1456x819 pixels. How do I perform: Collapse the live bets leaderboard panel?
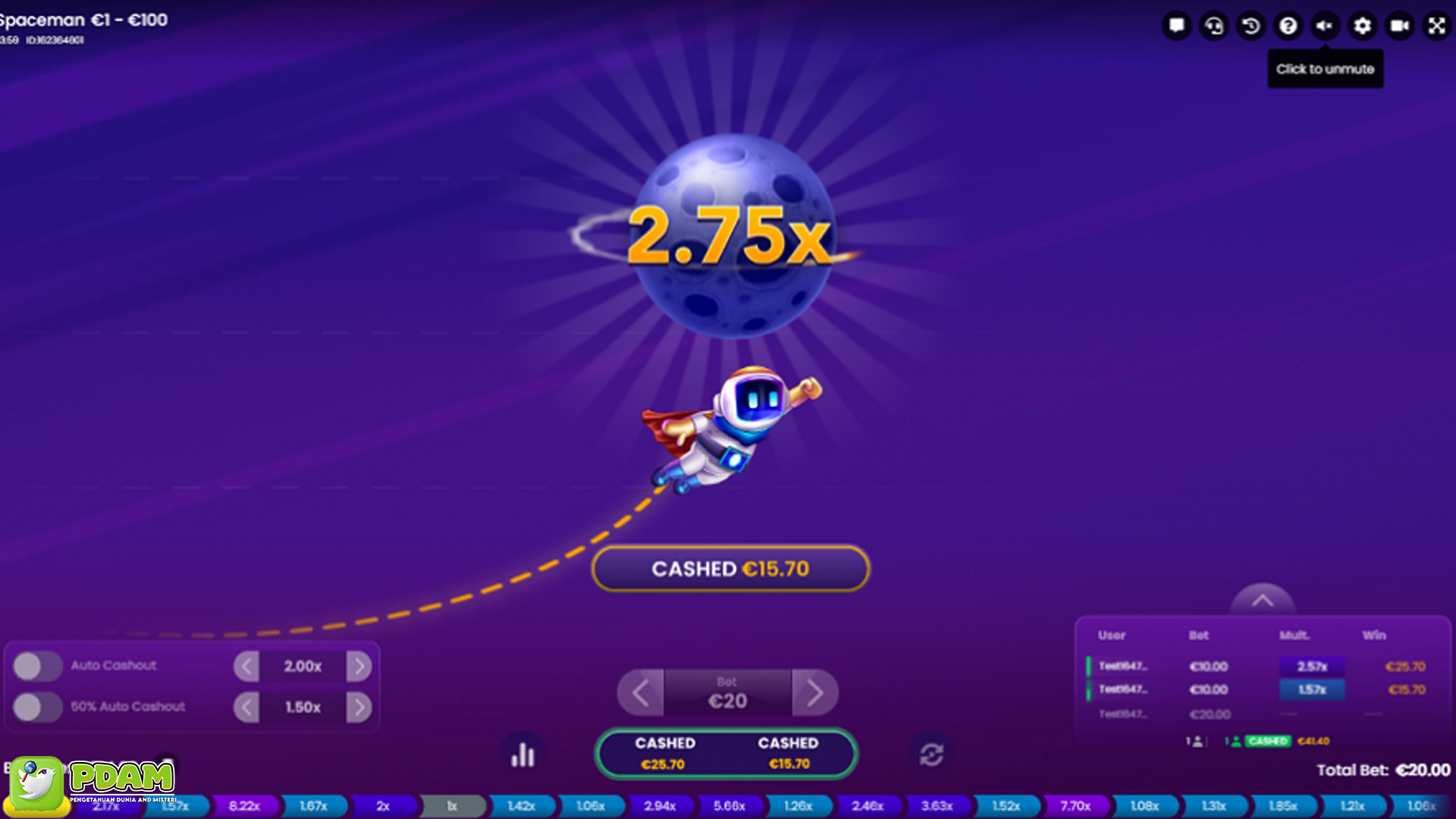[x=1261, y=600]
